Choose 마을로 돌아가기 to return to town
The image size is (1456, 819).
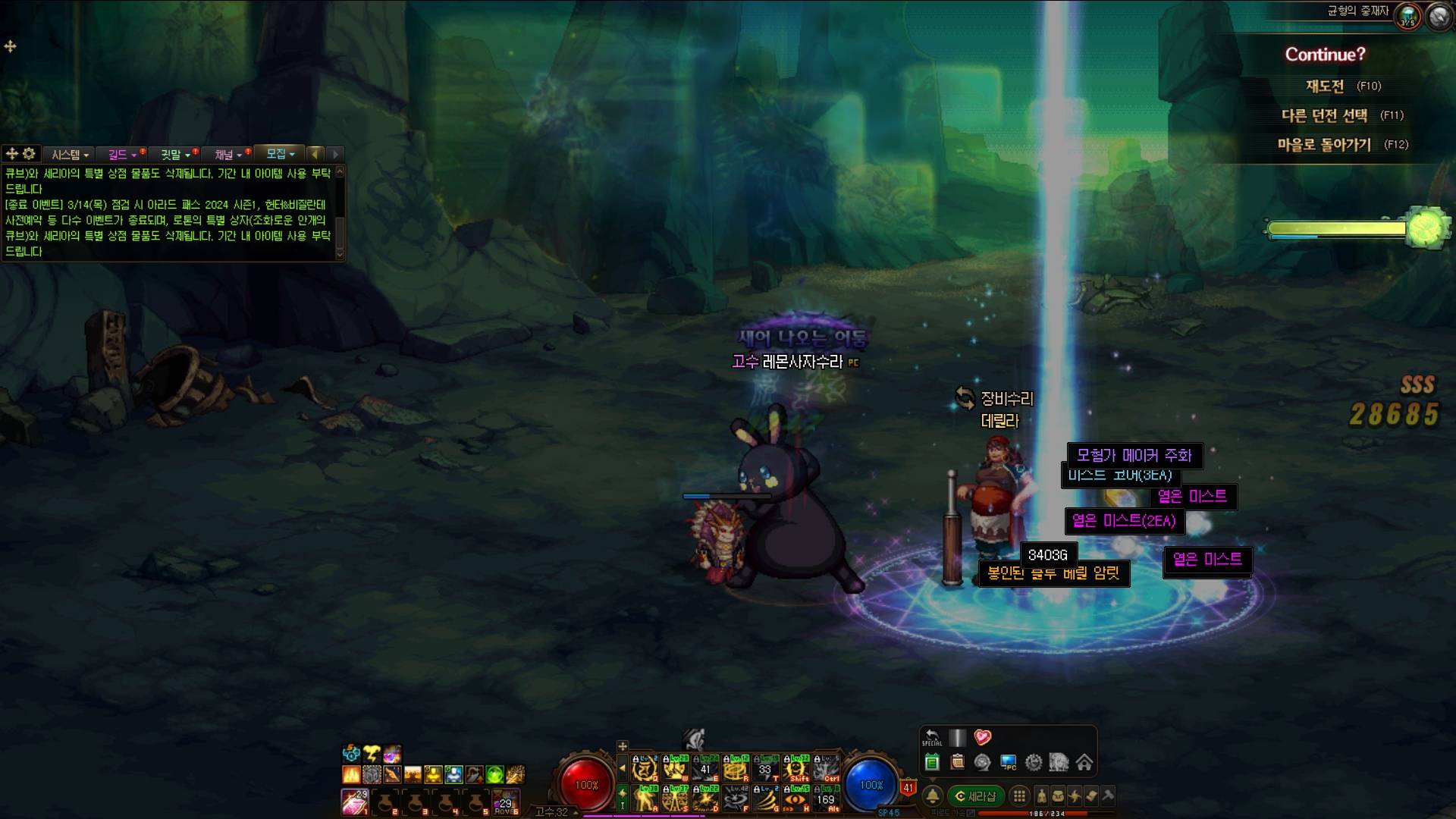click(x=1324, y=145)
